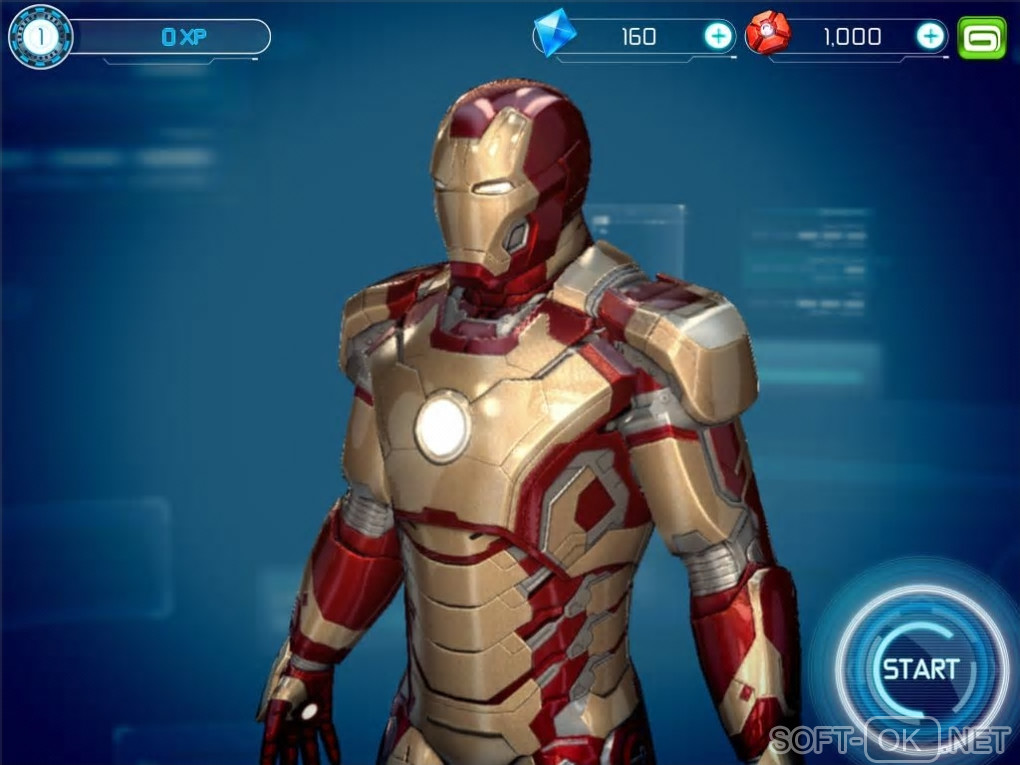Select the player level 1 badge

[x=40, y=38]
